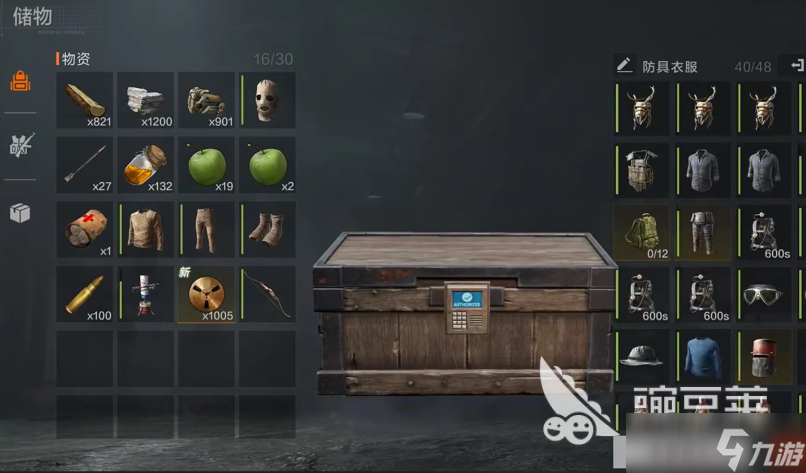Select the red bucket helmet

tap(763, 357)
